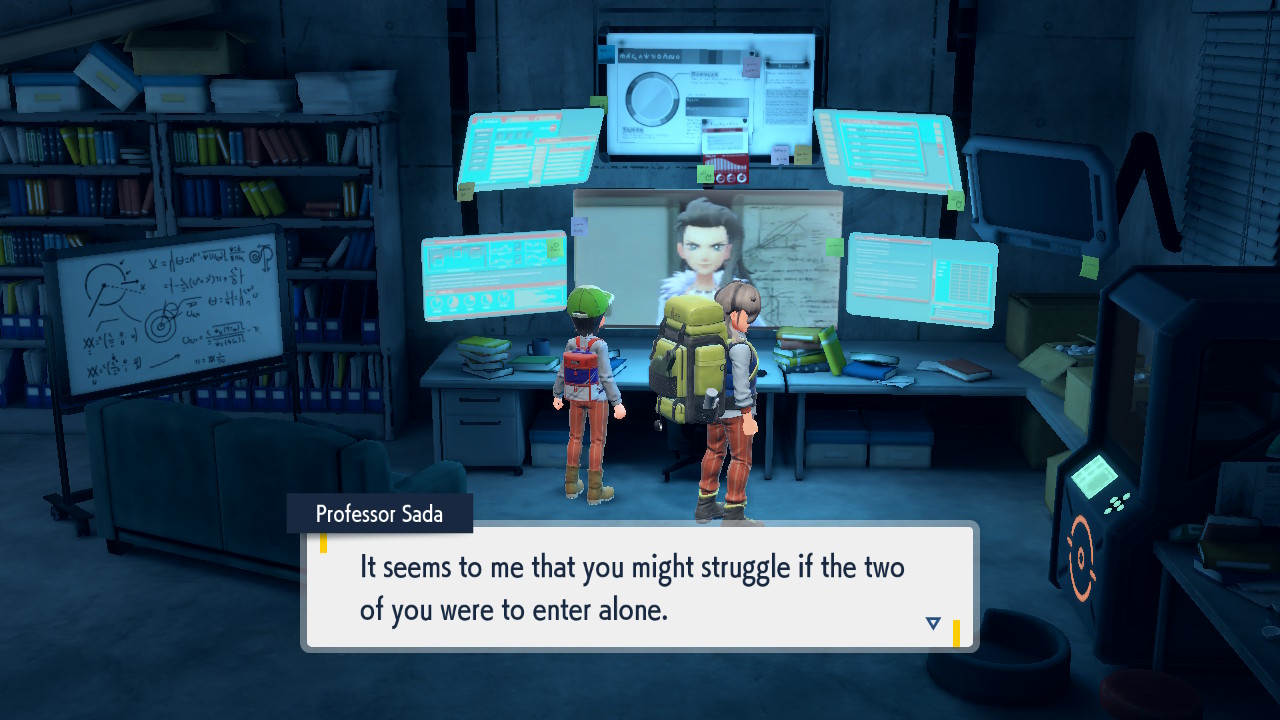Advance dialogue with the down-arrow indicator
Screen dimensions: 1280x720
933,623
